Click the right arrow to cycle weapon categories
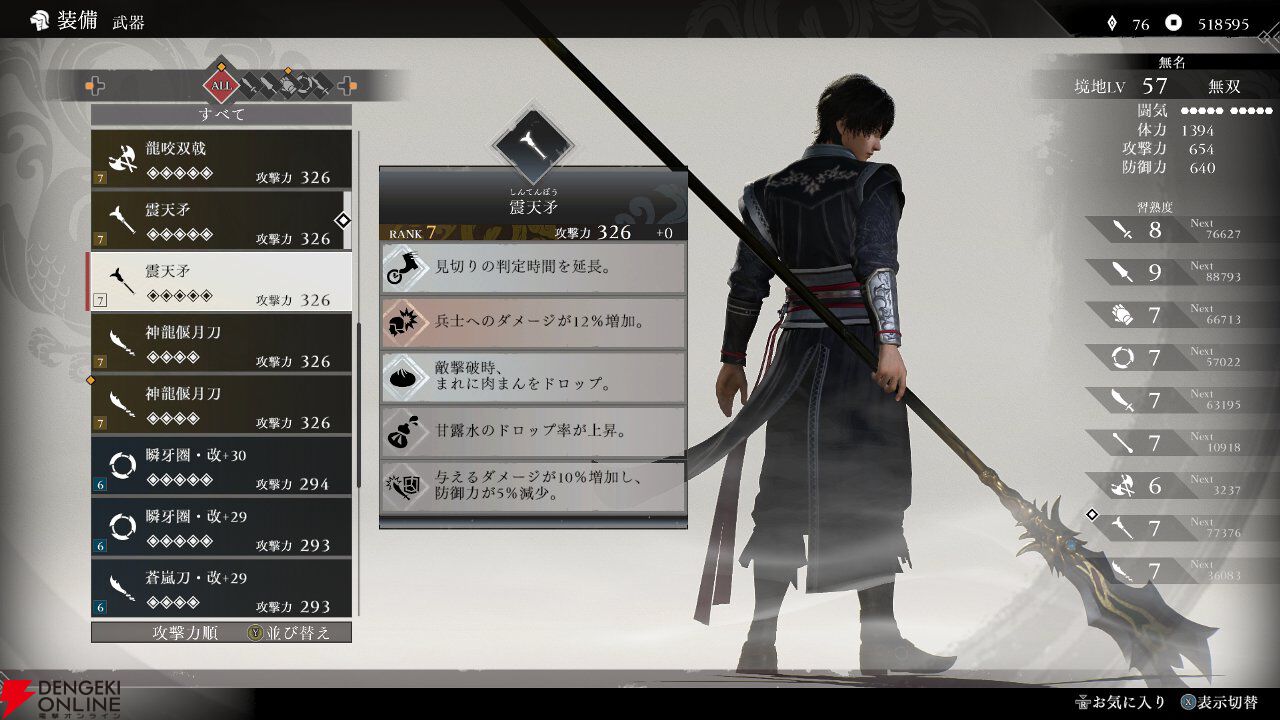Image resolution: width=1280 pixels, height=720 pixels. [x=345, y=86]
